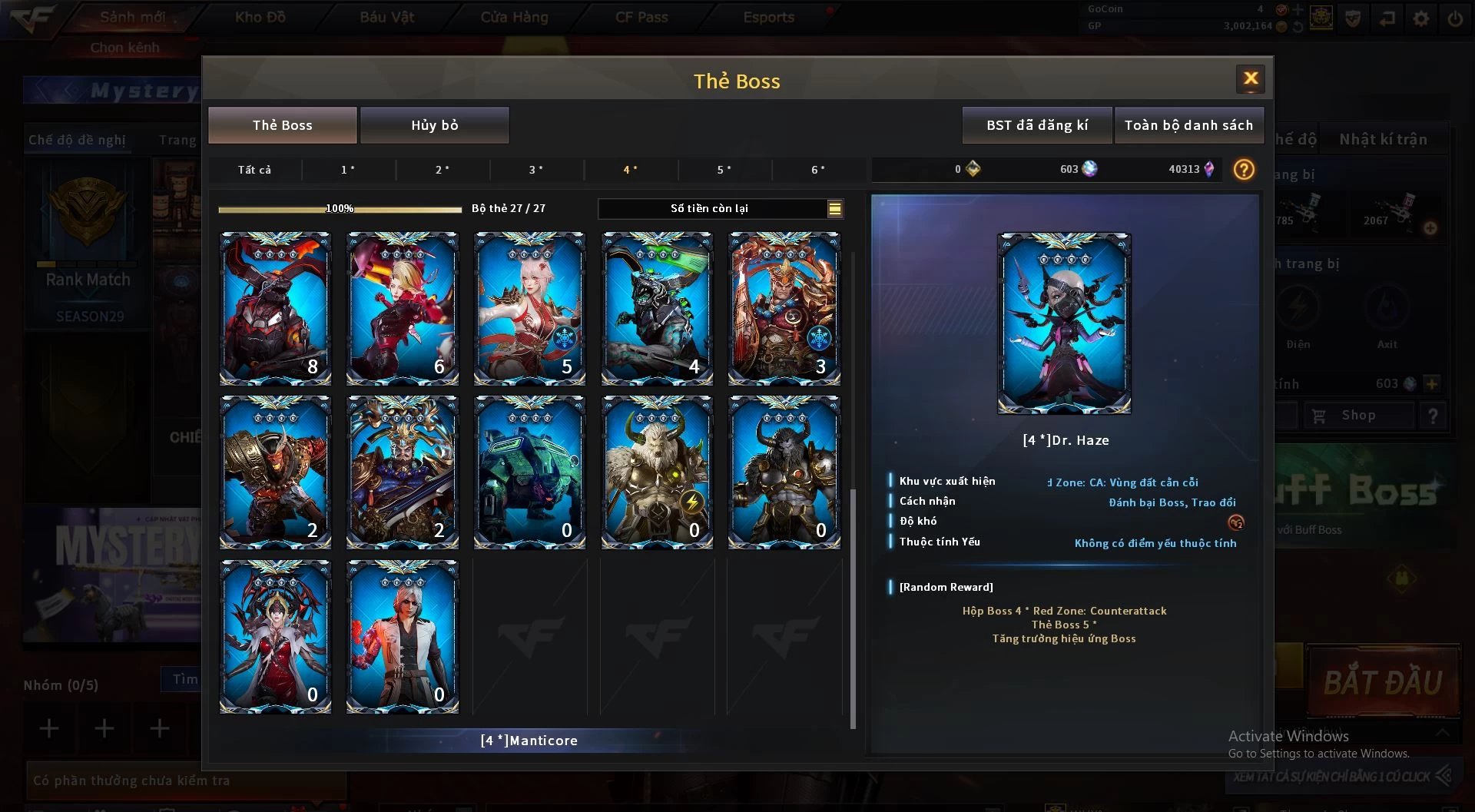Close the Thẻ Boss window
The image size is (1475, 812).
(1250, 78)
